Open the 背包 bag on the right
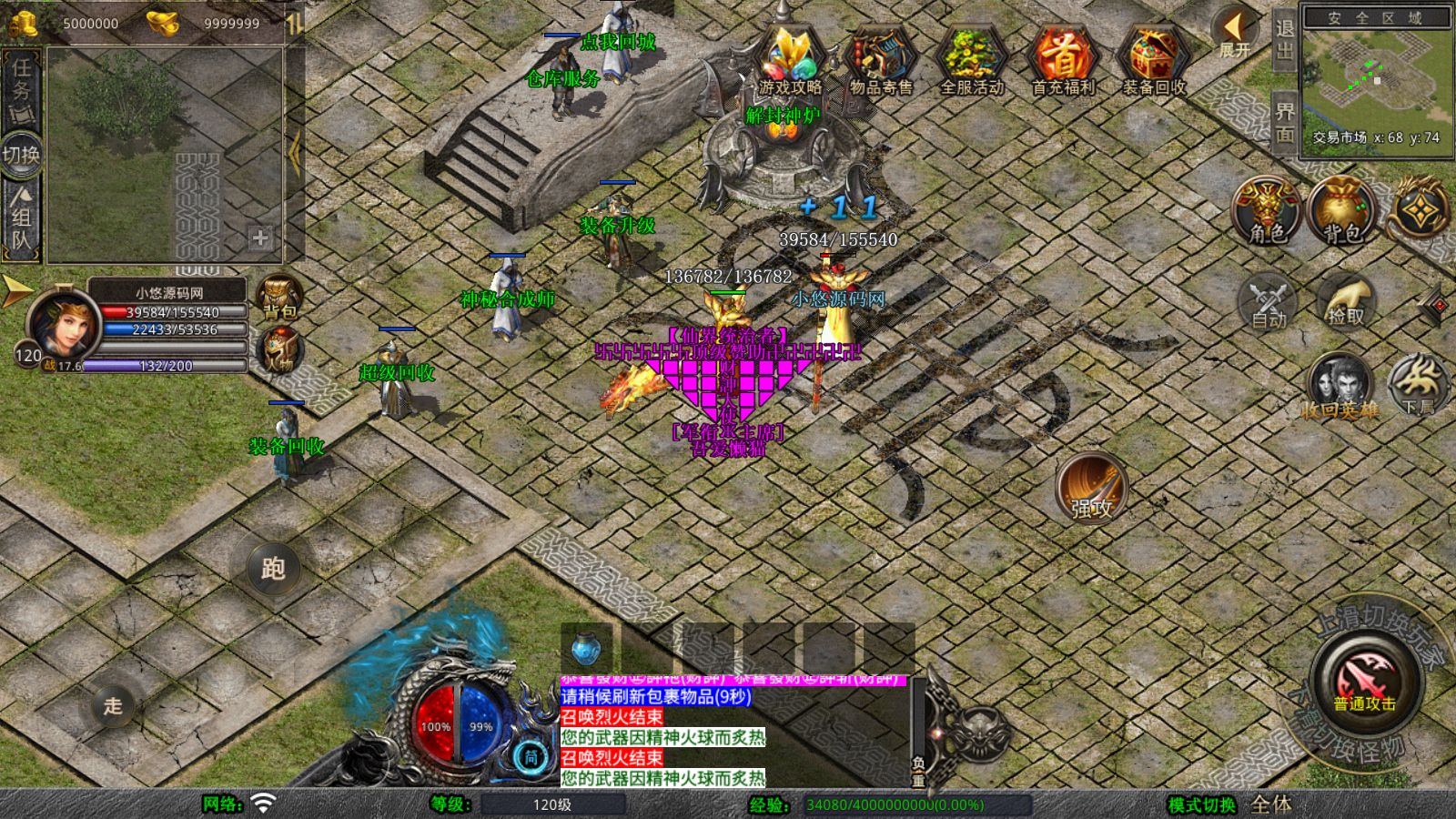 1342,211
